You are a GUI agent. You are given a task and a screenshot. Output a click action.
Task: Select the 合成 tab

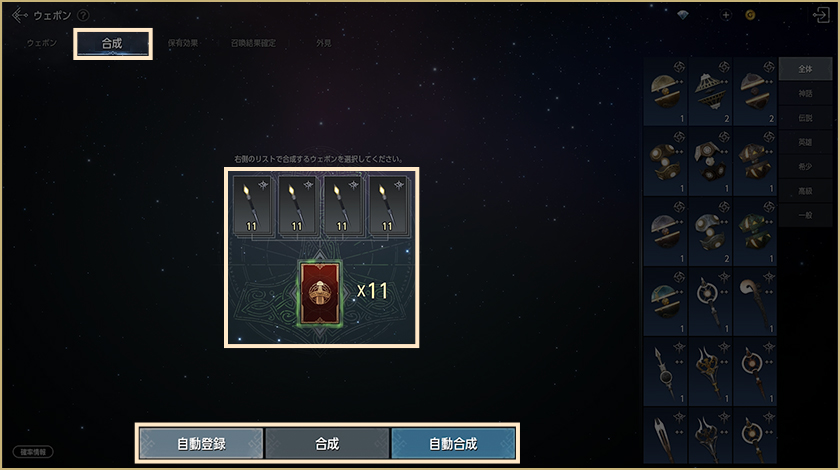[112, 44]
